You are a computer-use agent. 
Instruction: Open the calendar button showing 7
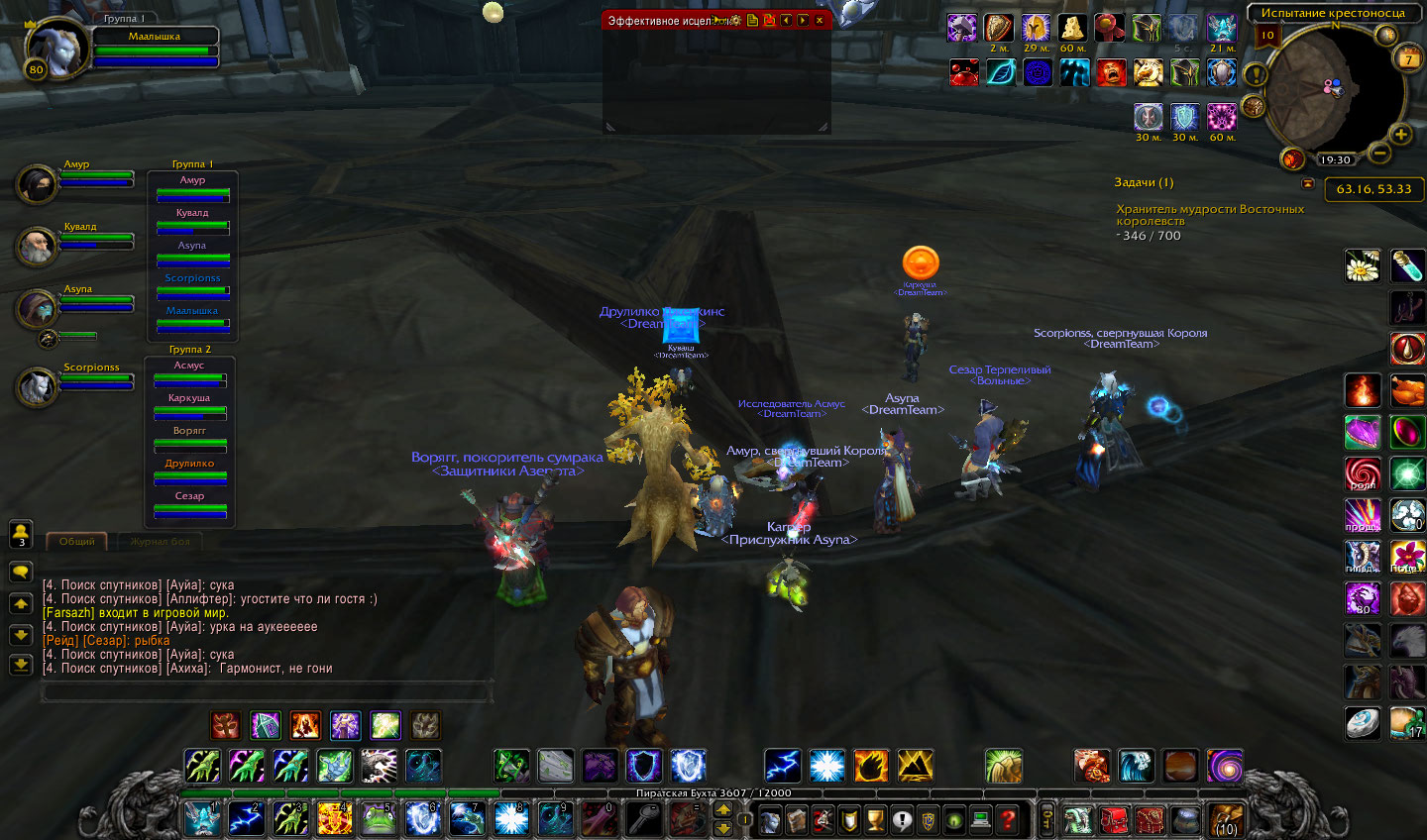click(x=1408, y=59)
